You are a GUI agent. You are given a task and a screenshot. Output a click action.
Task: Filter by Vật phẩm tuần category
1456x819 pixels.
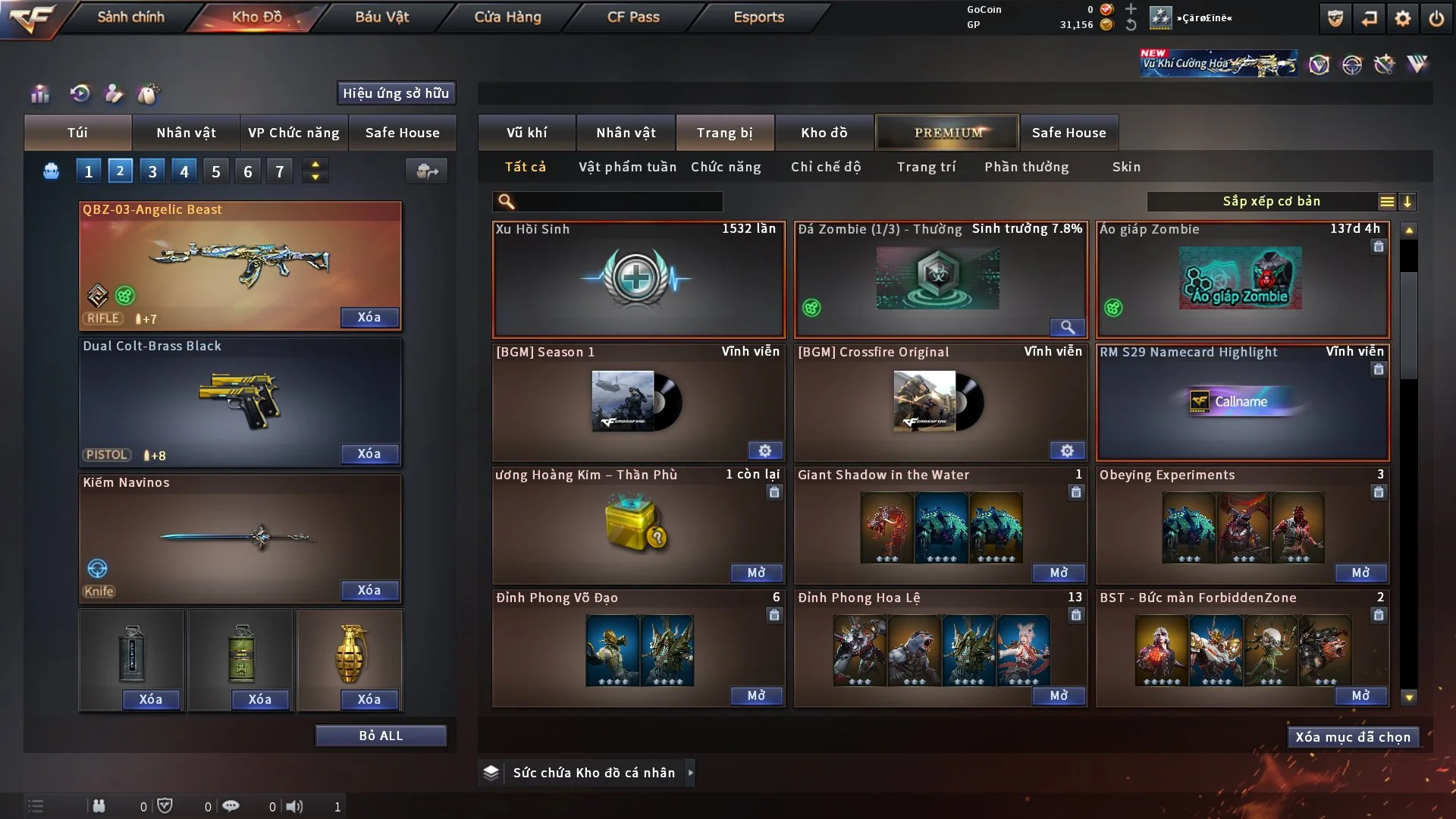627,167
